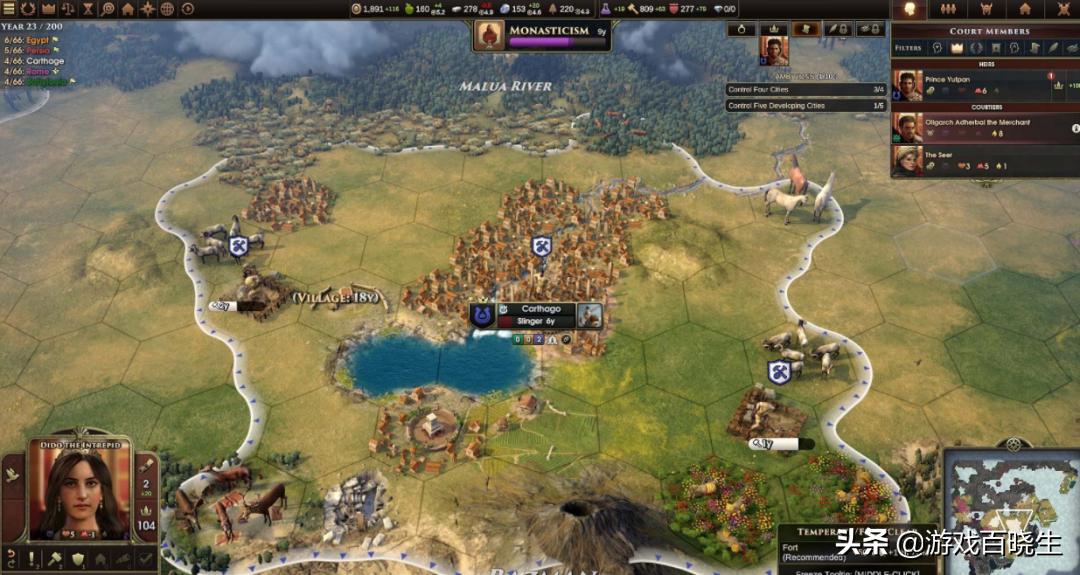Switch to the character head tab
Screen dimensions: 1080x575
(x=910, y=9)
